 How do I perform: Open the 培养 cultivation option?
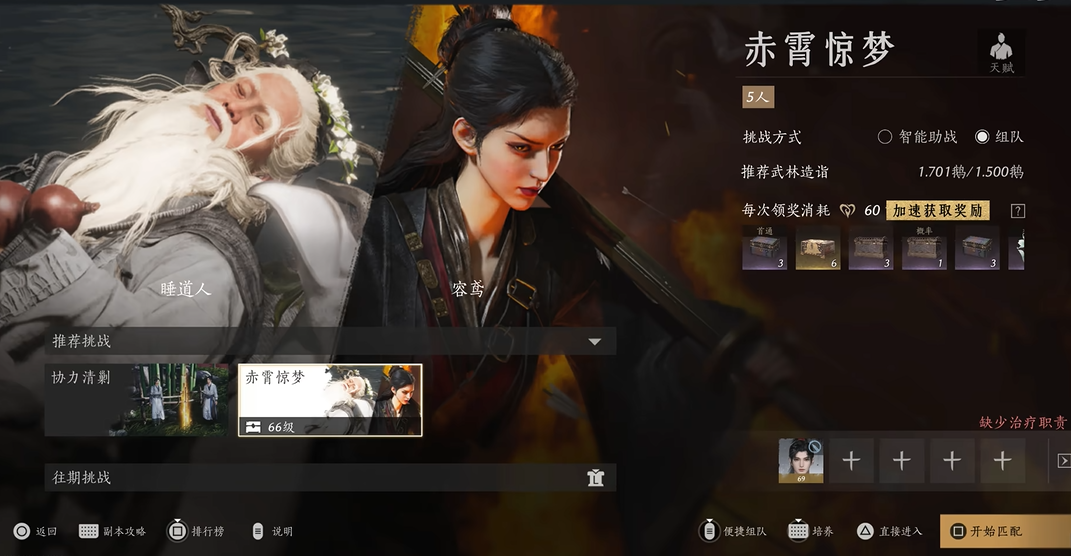coord(810,531)
